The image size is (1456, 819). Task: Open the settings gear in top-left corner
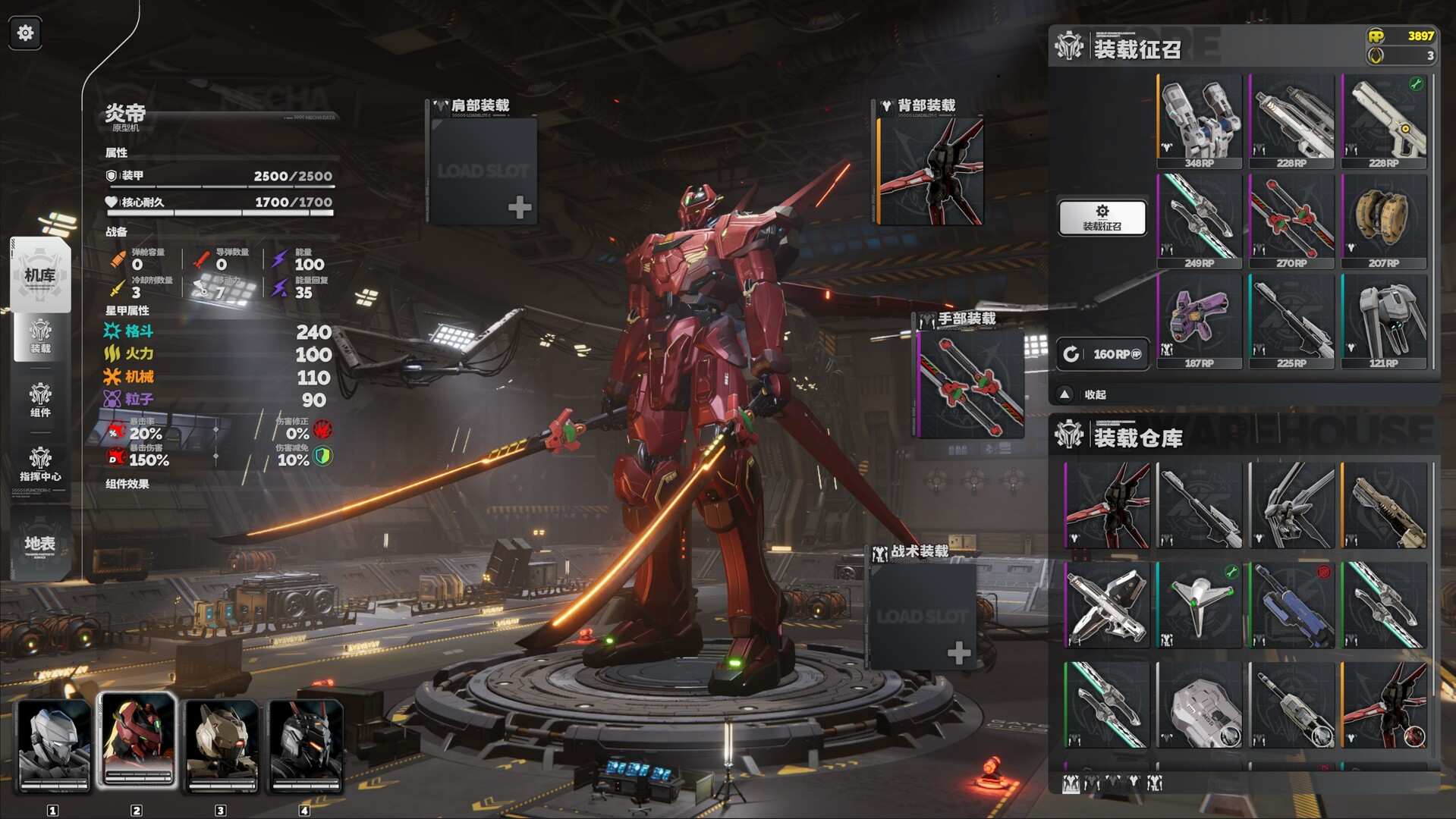point(24,33)
